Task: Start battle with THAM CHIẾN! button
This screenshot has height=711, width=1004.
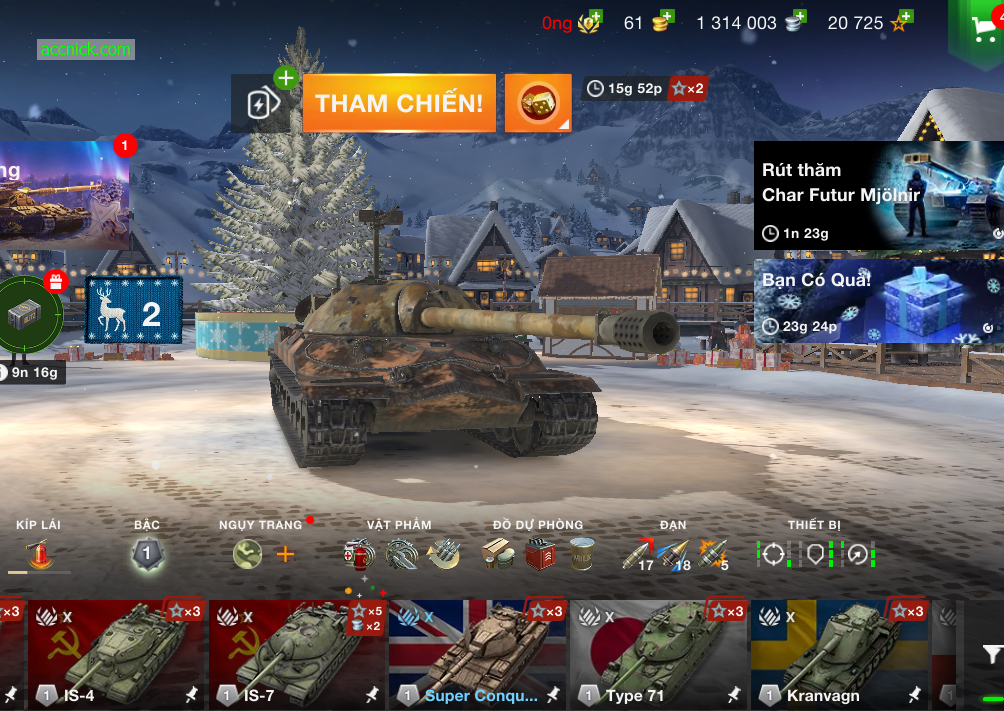Action: click(399, 103)
